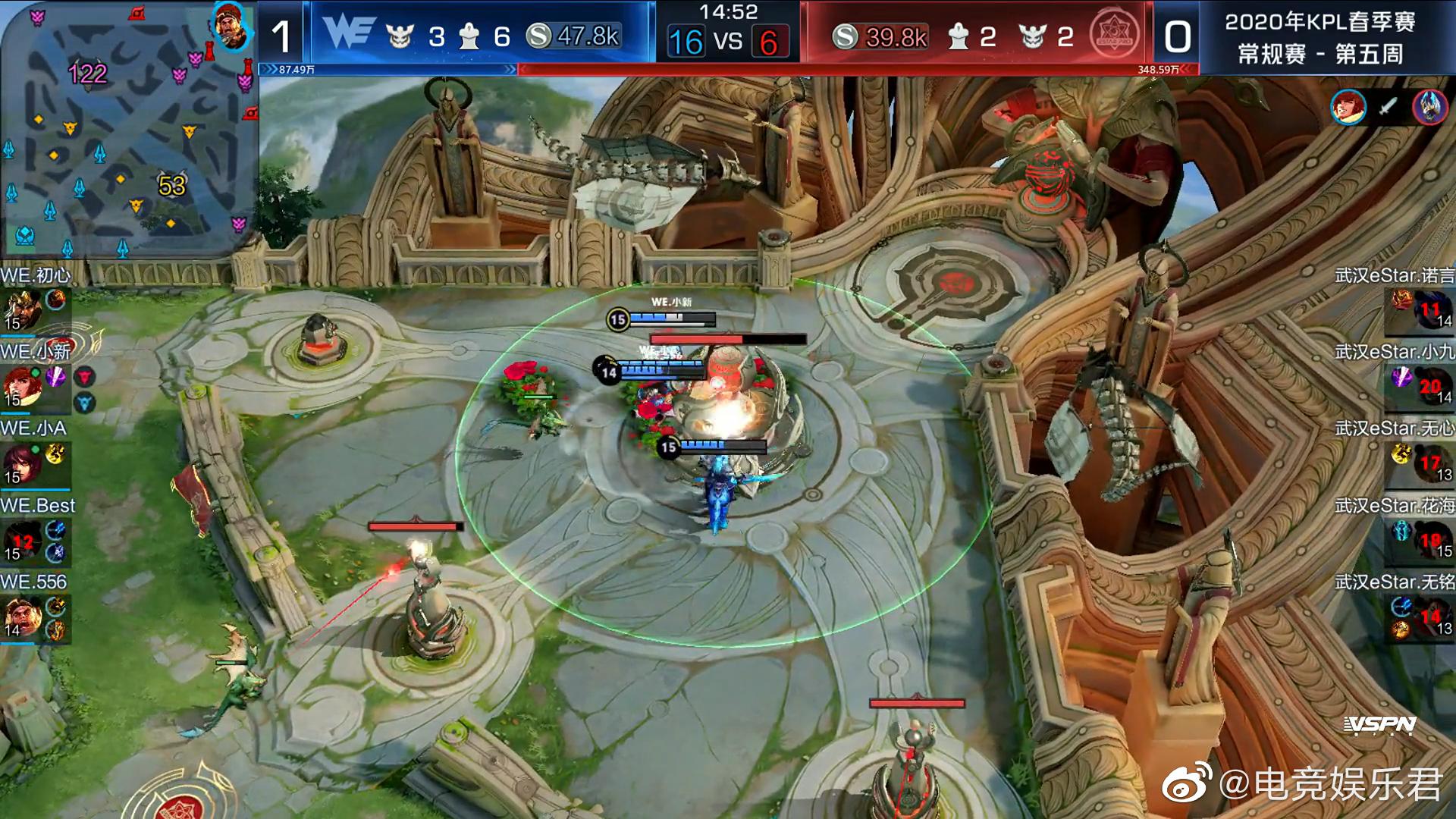1456x819 pixels.
Task: Open the @电竞娱乐君 Weibo watermark
Action: (x=1301, y=784)
